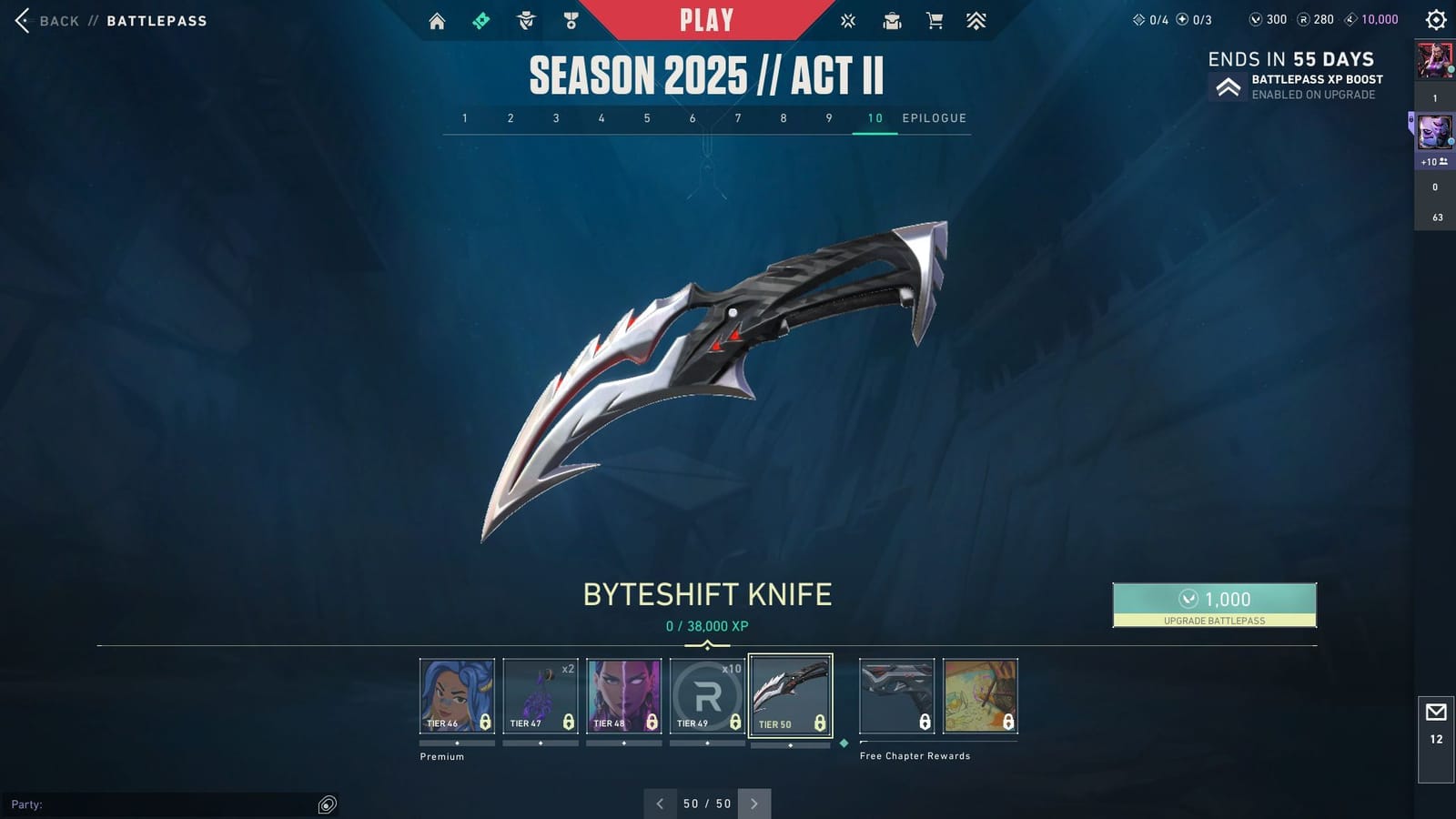Open the Store shopping cart icon
The width and height of the screenshot is (1456, 819).
pos(935,19)
